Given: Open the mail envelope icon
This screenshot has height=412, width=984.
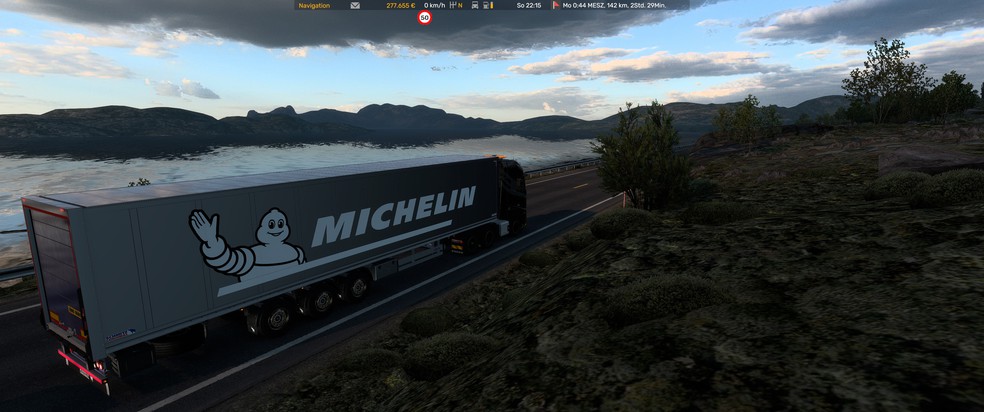Looking at the screenshot, I should (x=355, y=5).
